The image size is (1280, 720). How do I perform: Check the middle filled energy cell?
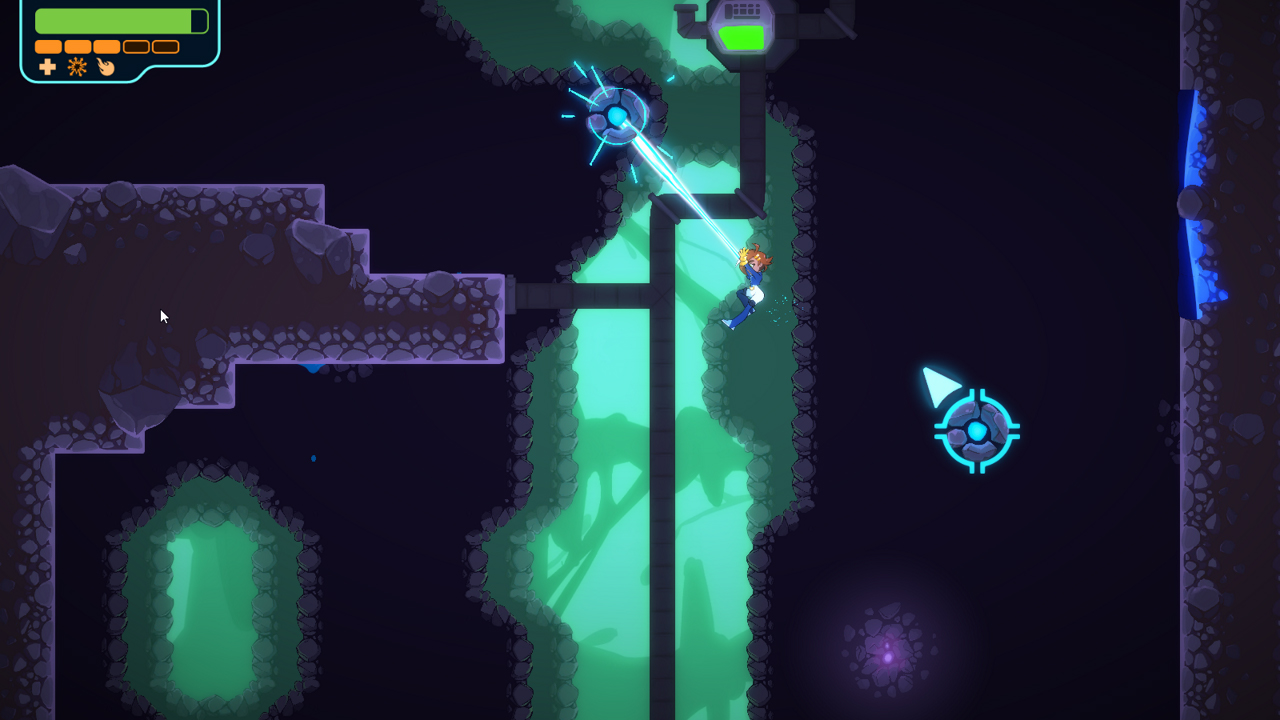pyautogui.click(x=107, y=47)
